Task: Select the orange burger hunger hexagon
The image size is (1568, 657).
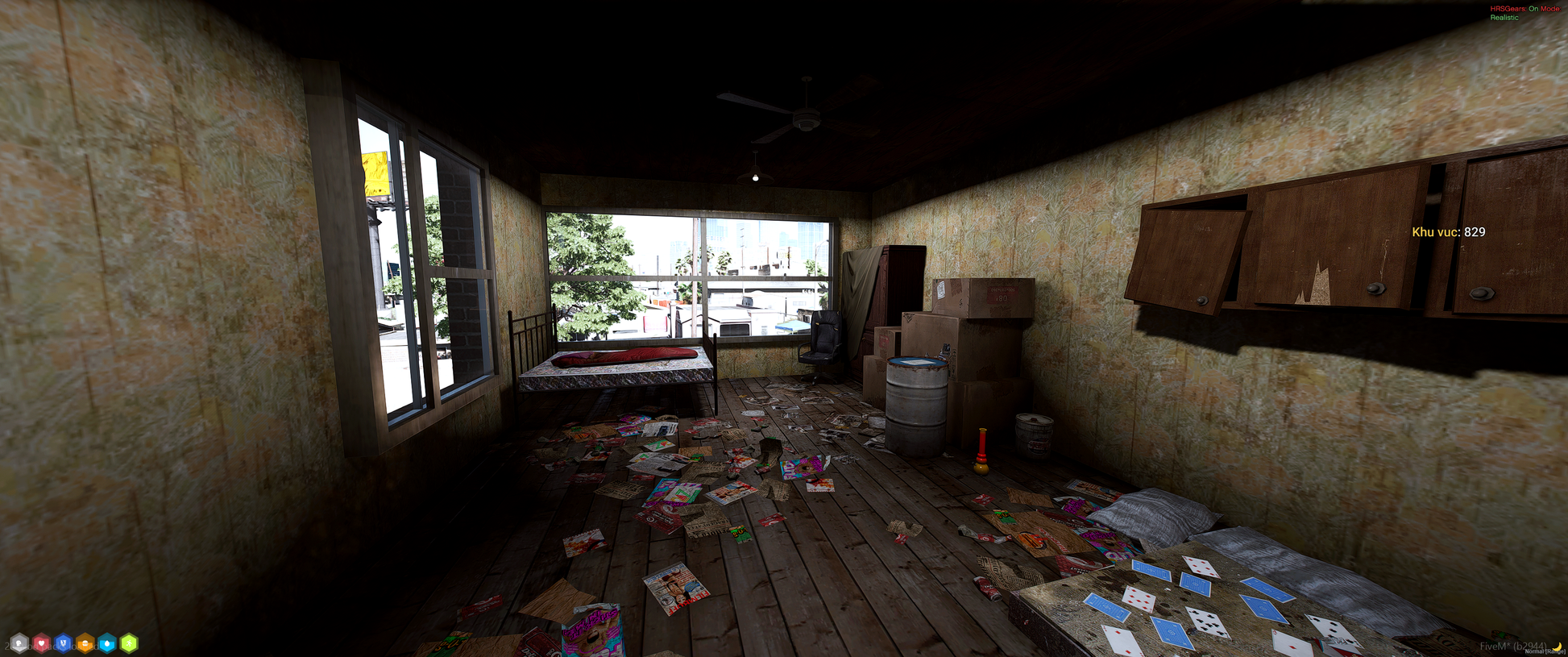Action: pyautogui.click(x=85, y=643)
